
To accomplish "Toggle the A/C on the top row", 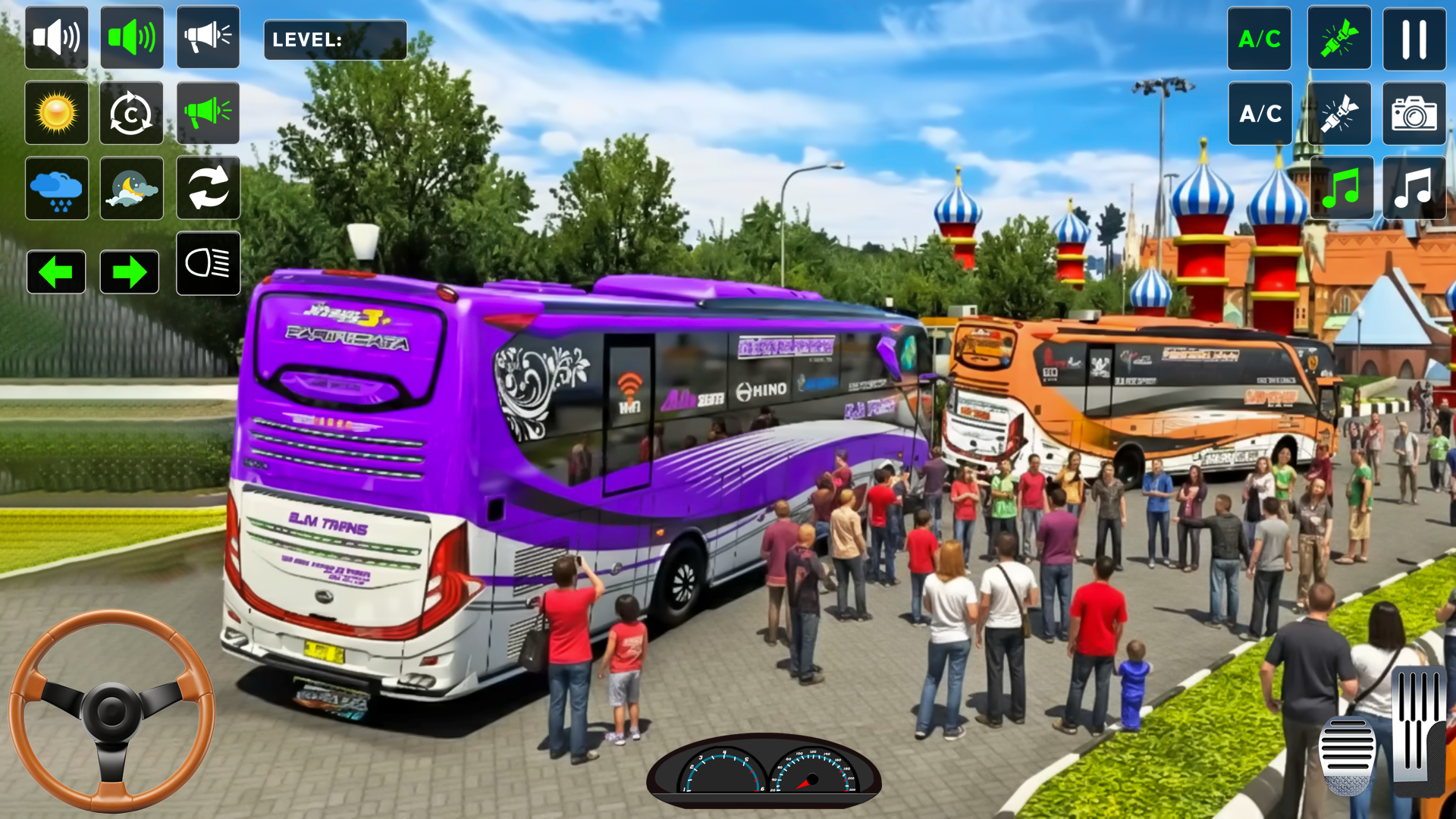I will point(1259,38).
